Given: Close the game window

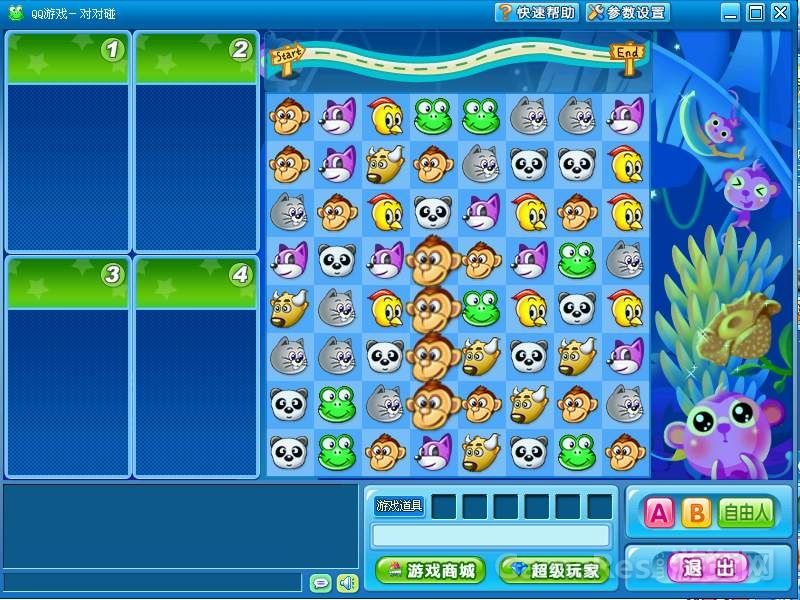Looking at the screenshot, I should 779,12.
